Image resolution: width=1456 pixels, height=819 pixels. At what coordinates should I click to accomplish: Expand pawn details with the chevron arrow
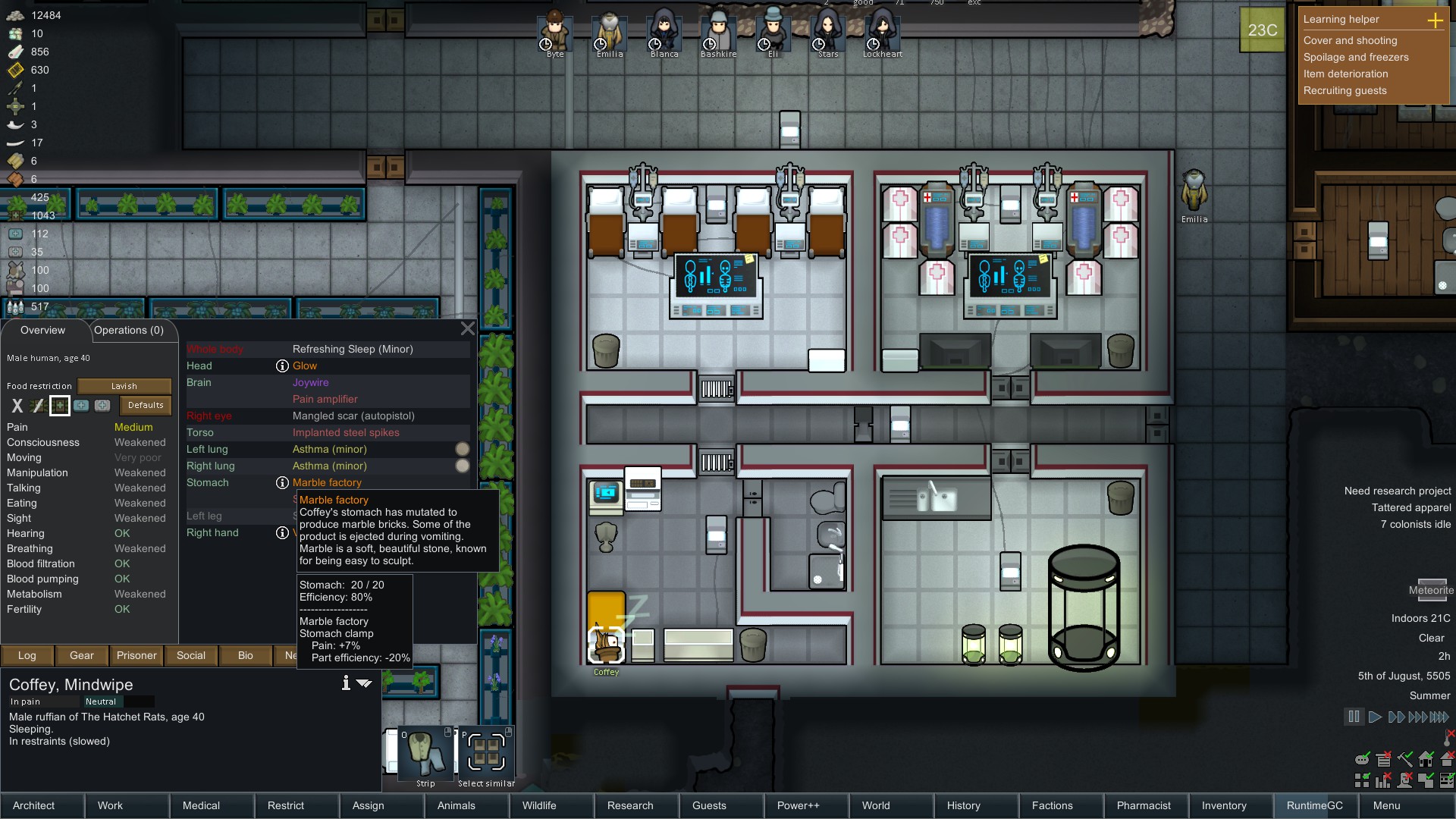[x=366, y=683]
